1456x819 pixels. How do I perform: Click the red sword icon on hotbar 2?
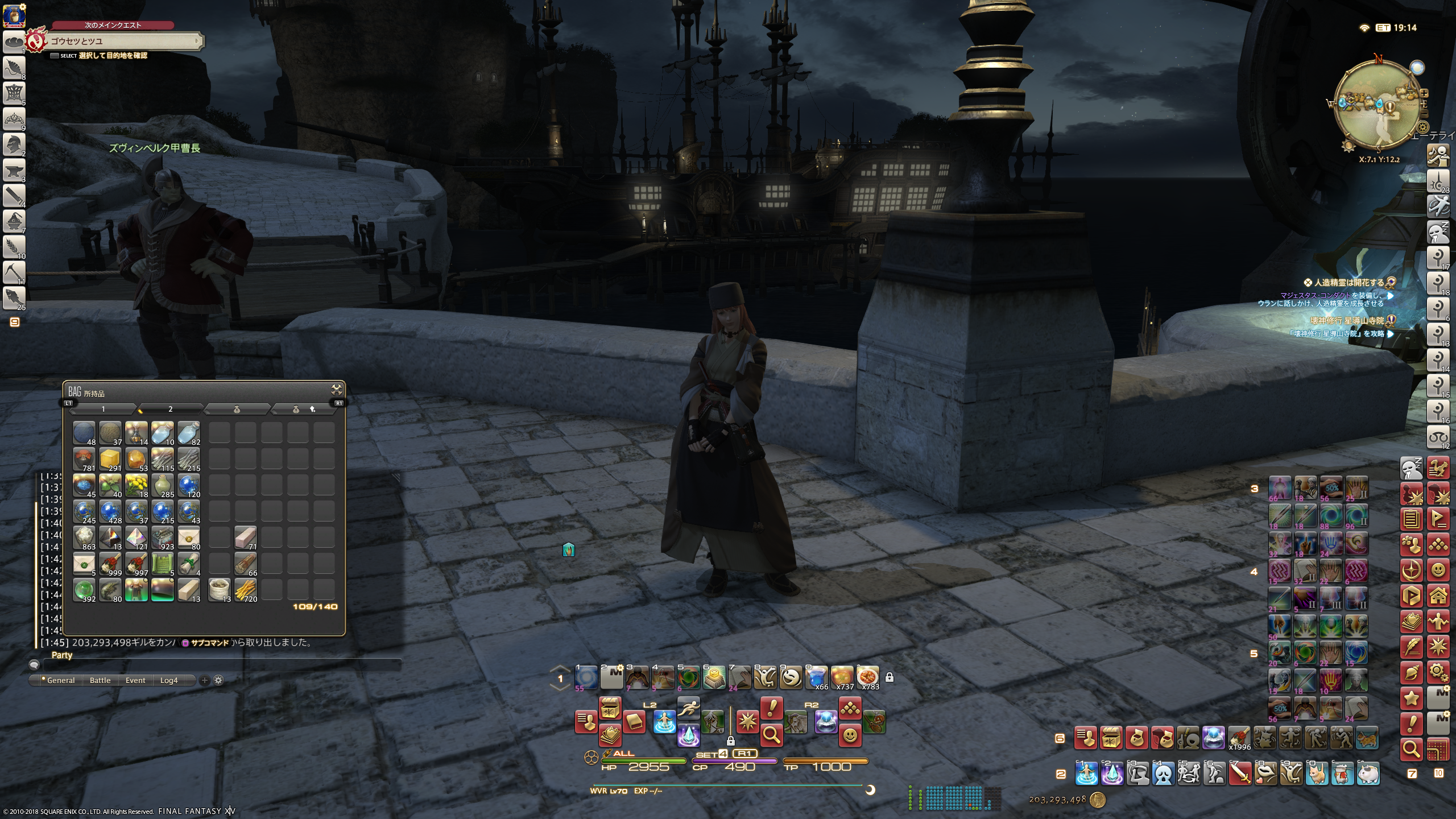click(1240, 773)
